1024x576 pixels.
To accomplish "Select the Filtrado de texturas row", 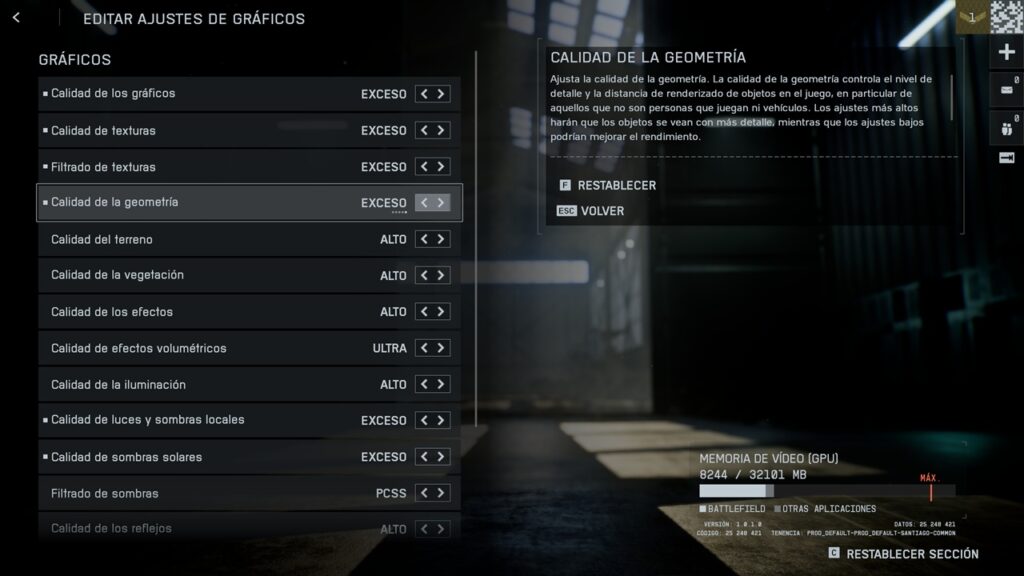I will point(200,167).
